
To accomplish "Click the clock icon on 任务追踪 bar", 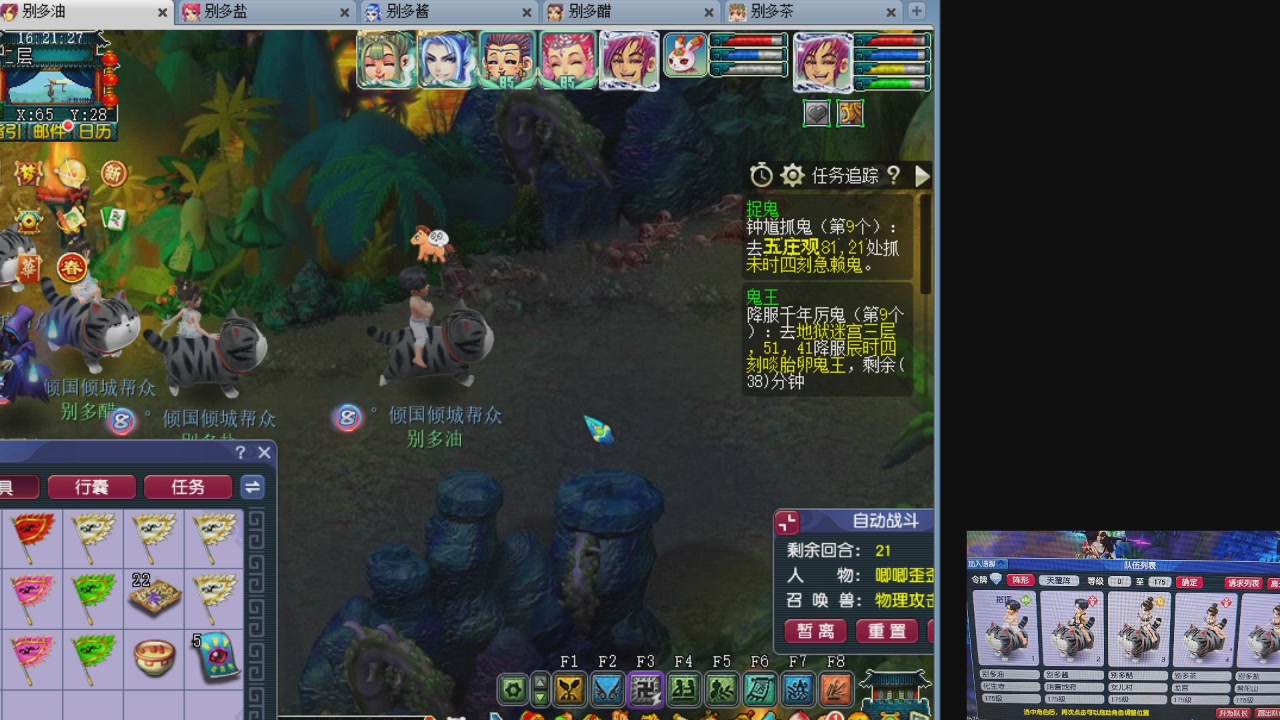I will pyautogui.click(x=761, y=175).
